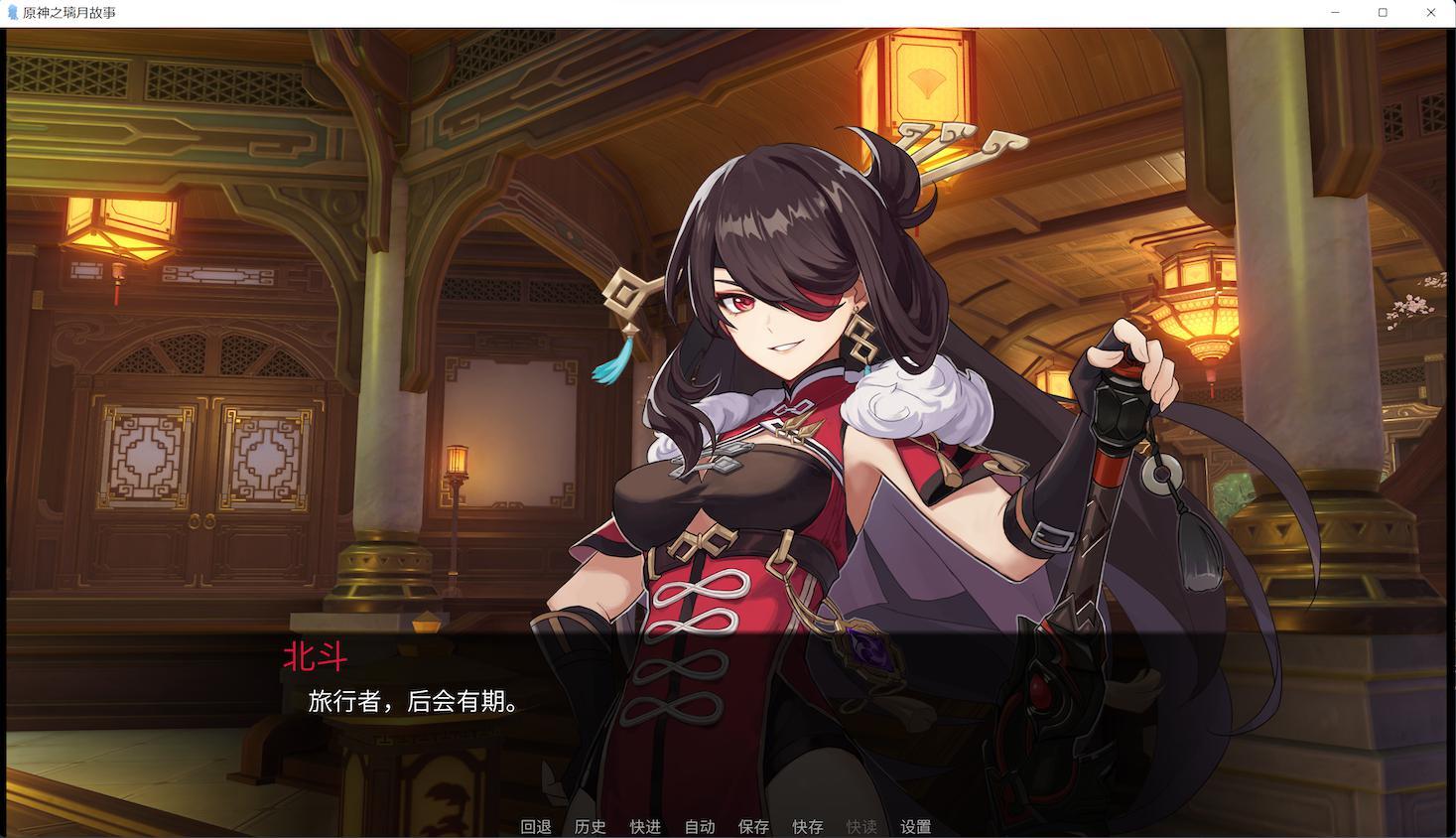This screenshot has width=1456, height=838.
Task: Click 回退 to roll back dialogue
Action: (x=535, y=825)
